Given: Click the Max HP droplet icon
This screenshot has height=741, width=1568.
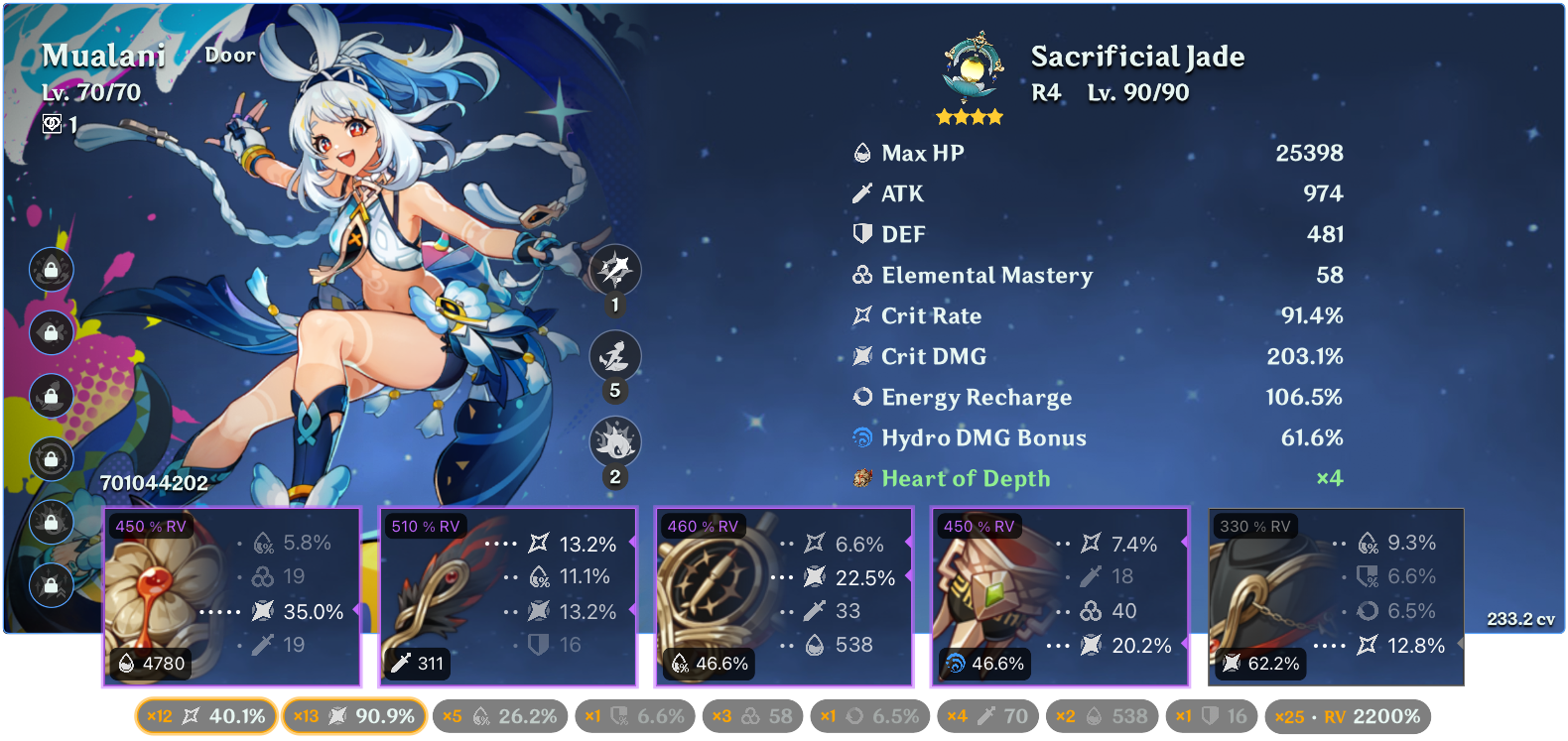Looking at the screenshot, I should 862,153.
